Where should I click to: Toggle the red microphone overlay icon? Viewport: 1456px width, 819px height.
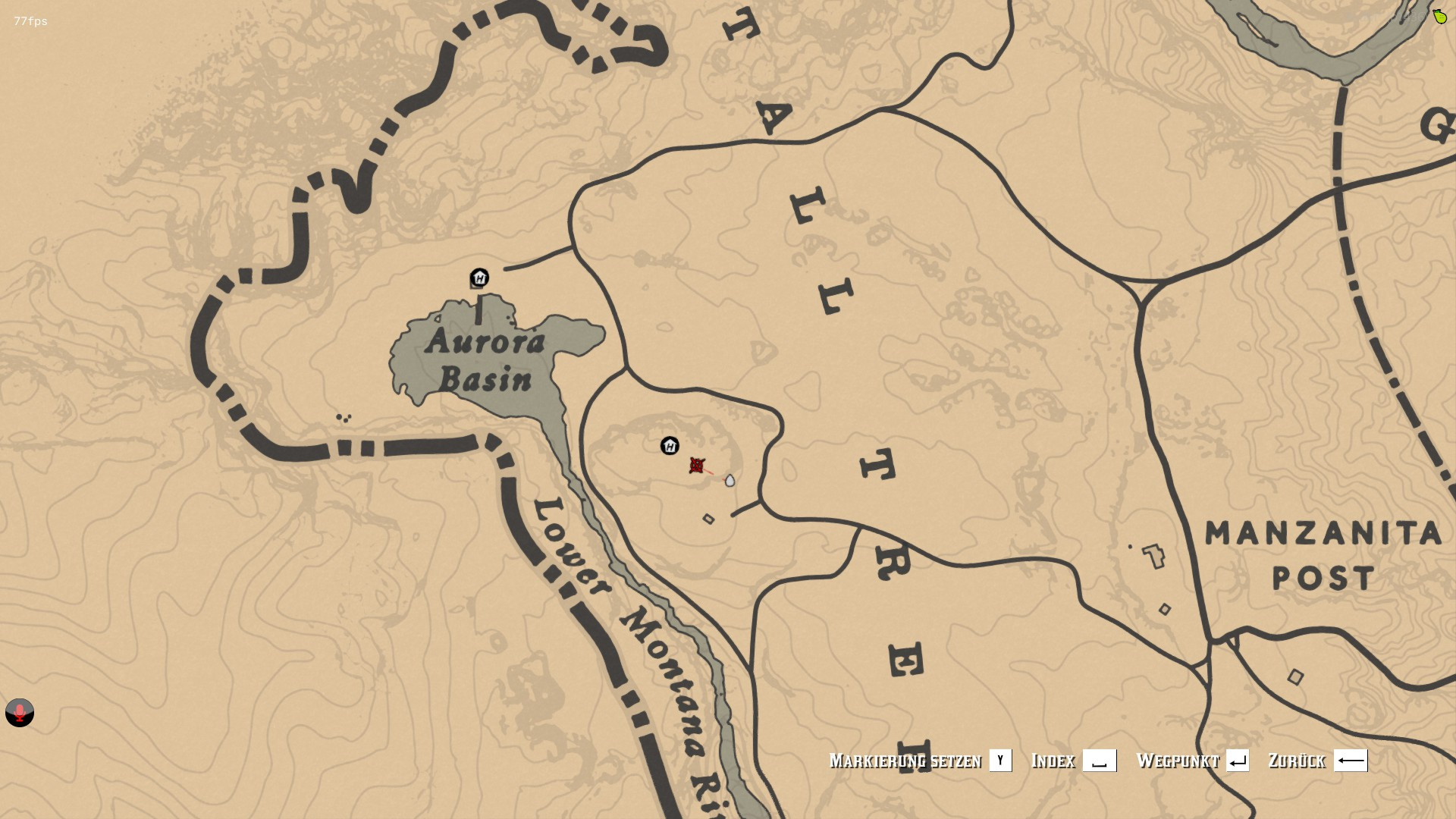point(20,713)
